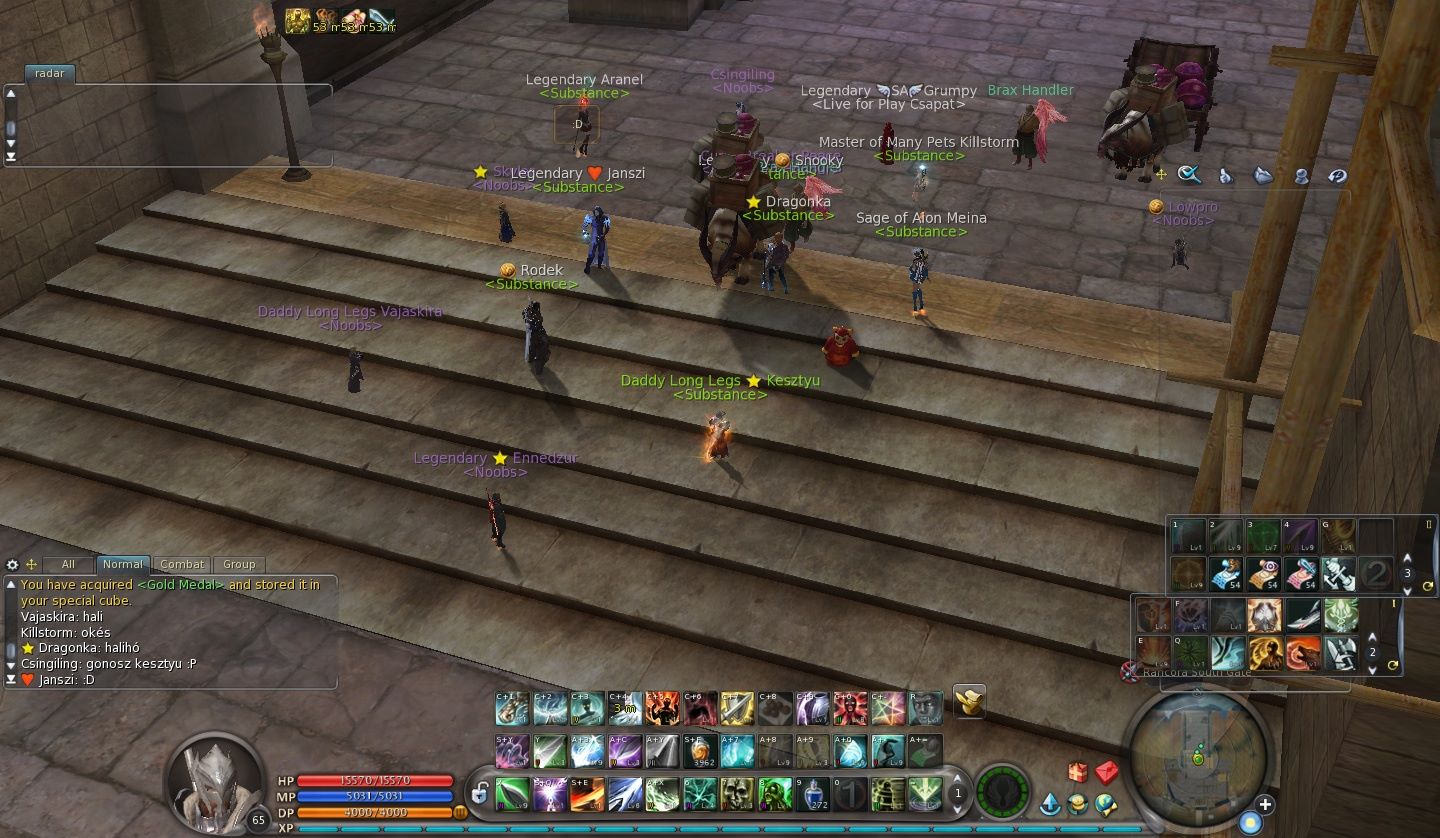The image size is (1440, 838).
Task: Use the sword and shield skill C+7
Action: (737, 708)
